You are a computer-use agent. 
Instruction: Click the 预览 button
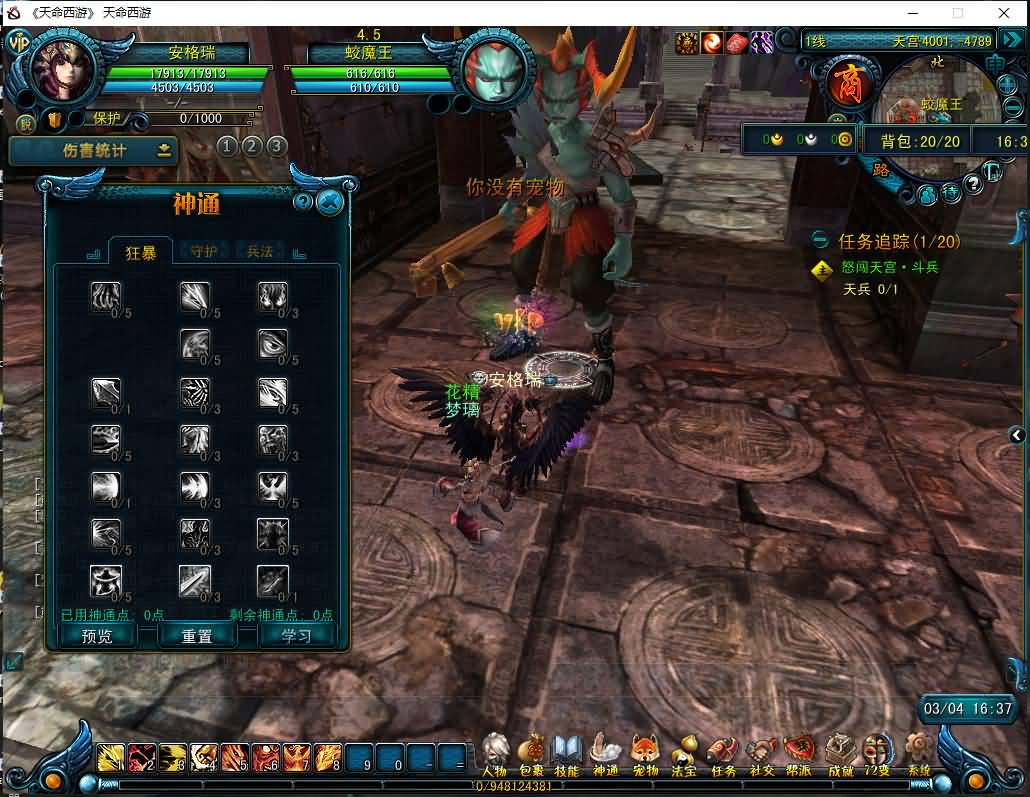97,636
